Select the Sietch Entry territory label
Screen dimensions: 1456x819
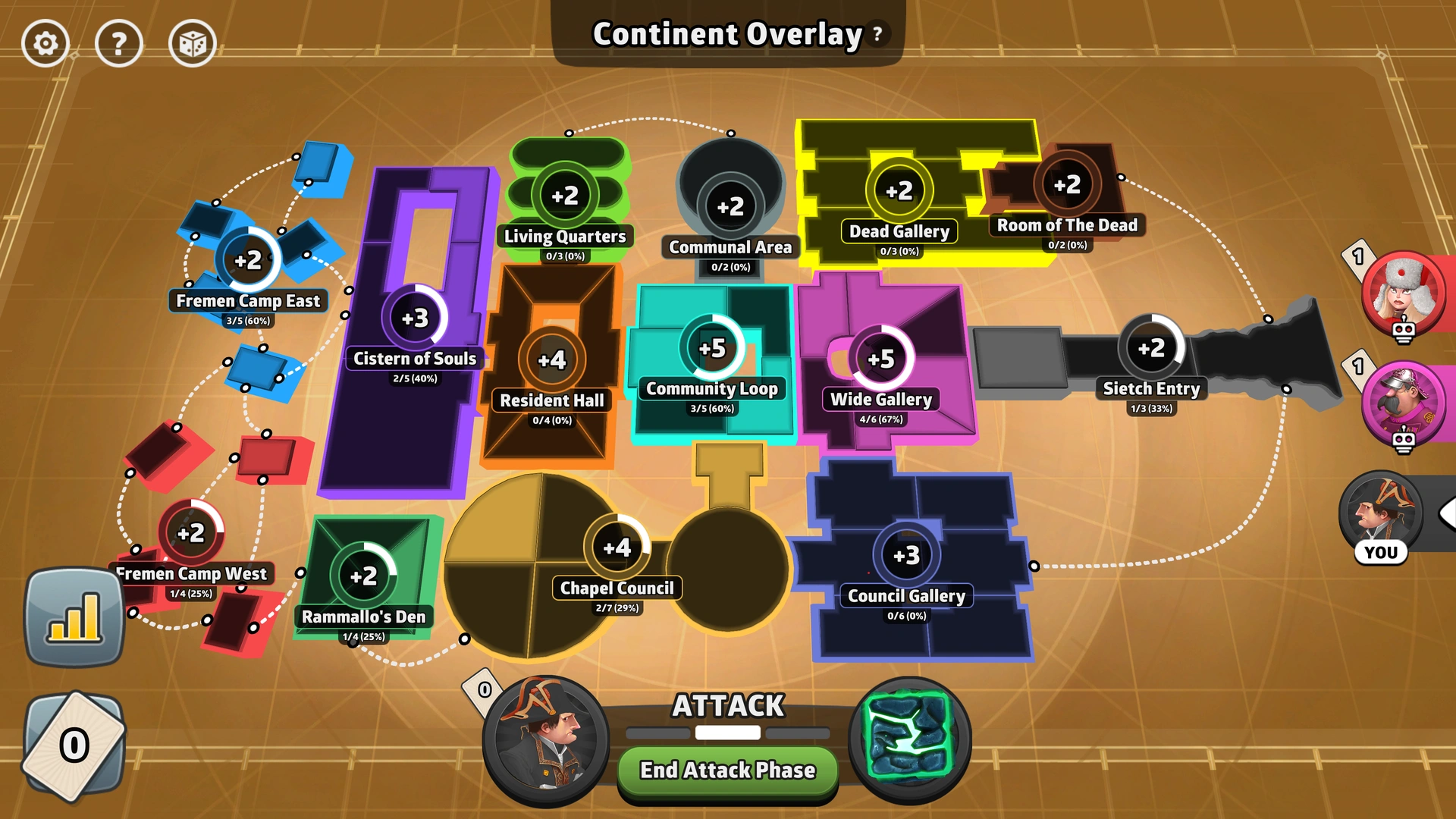(1151, 389)
